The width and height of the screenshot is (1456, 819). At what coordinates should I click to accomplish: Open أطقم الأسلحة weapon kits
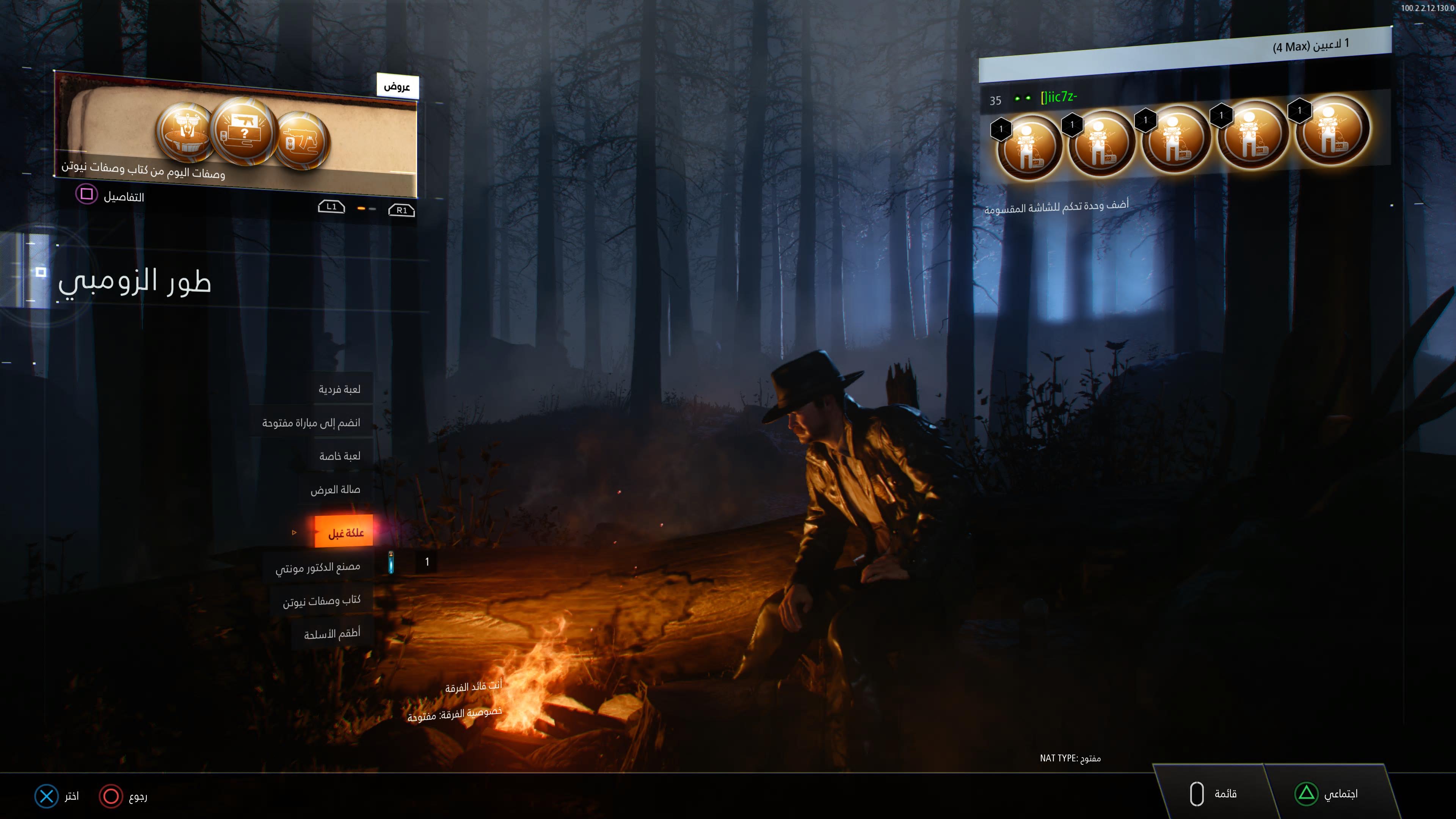click(332, 634)
